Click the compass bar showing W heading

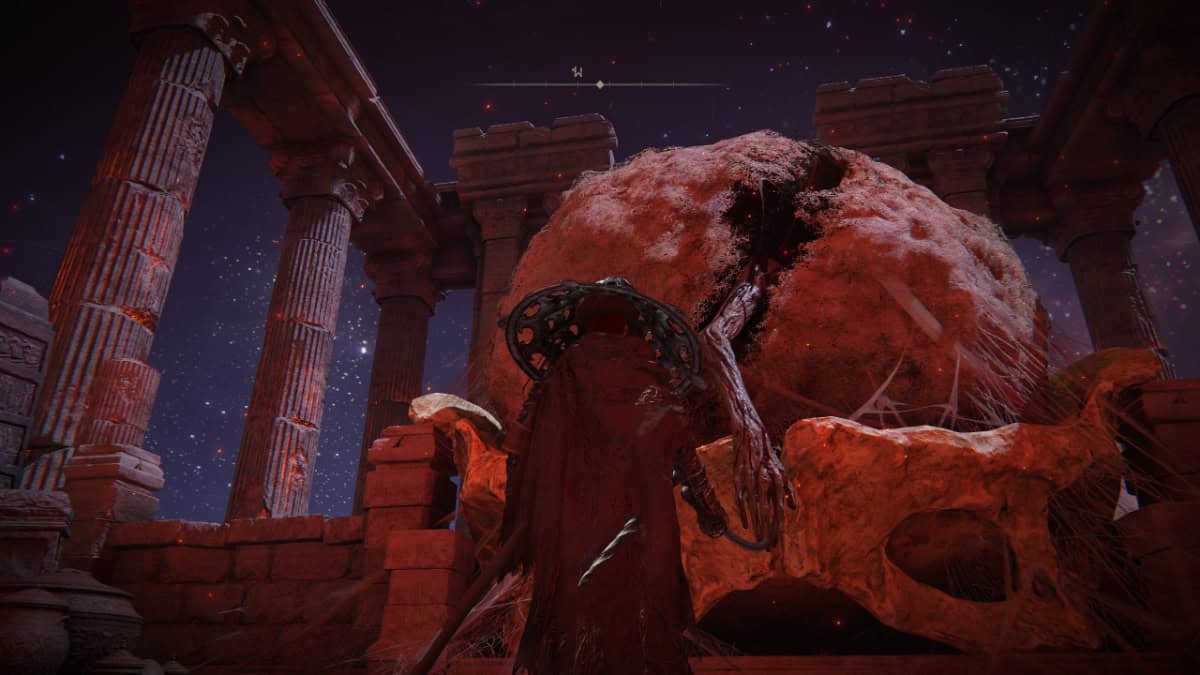click(599, 83)
